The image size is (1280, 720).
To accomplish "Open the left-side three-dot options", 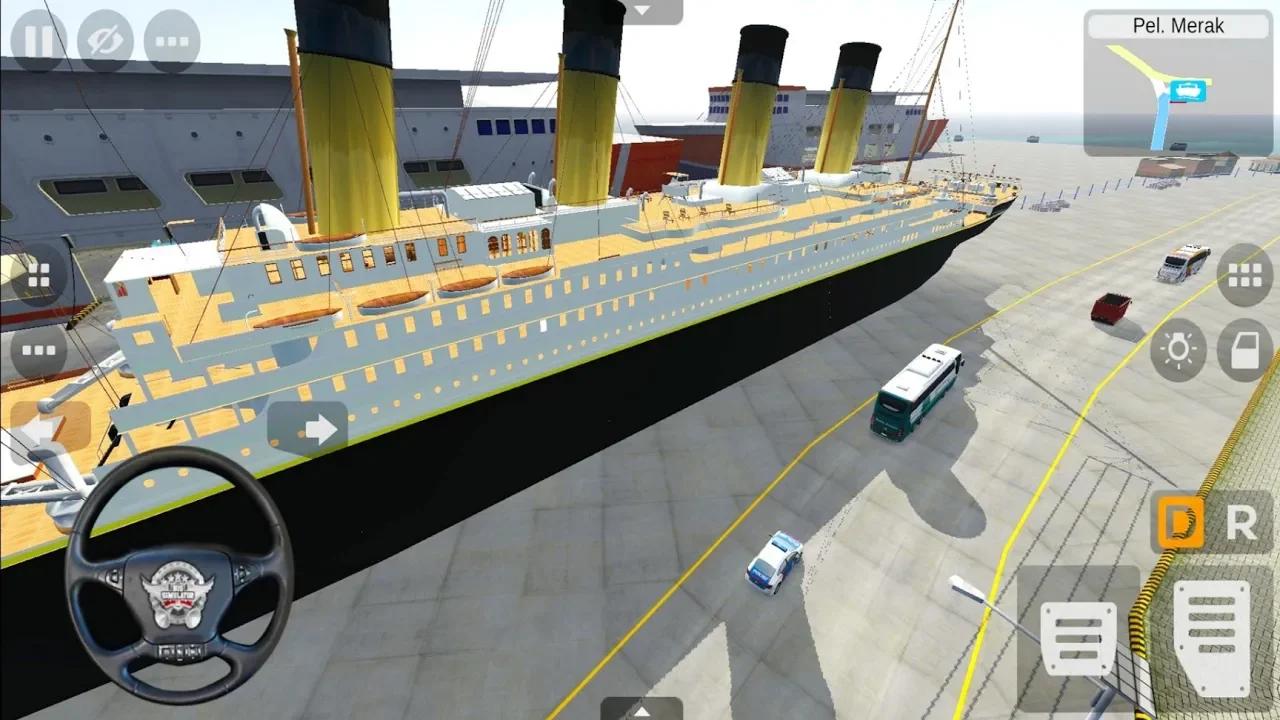I will tap(37, 350).
